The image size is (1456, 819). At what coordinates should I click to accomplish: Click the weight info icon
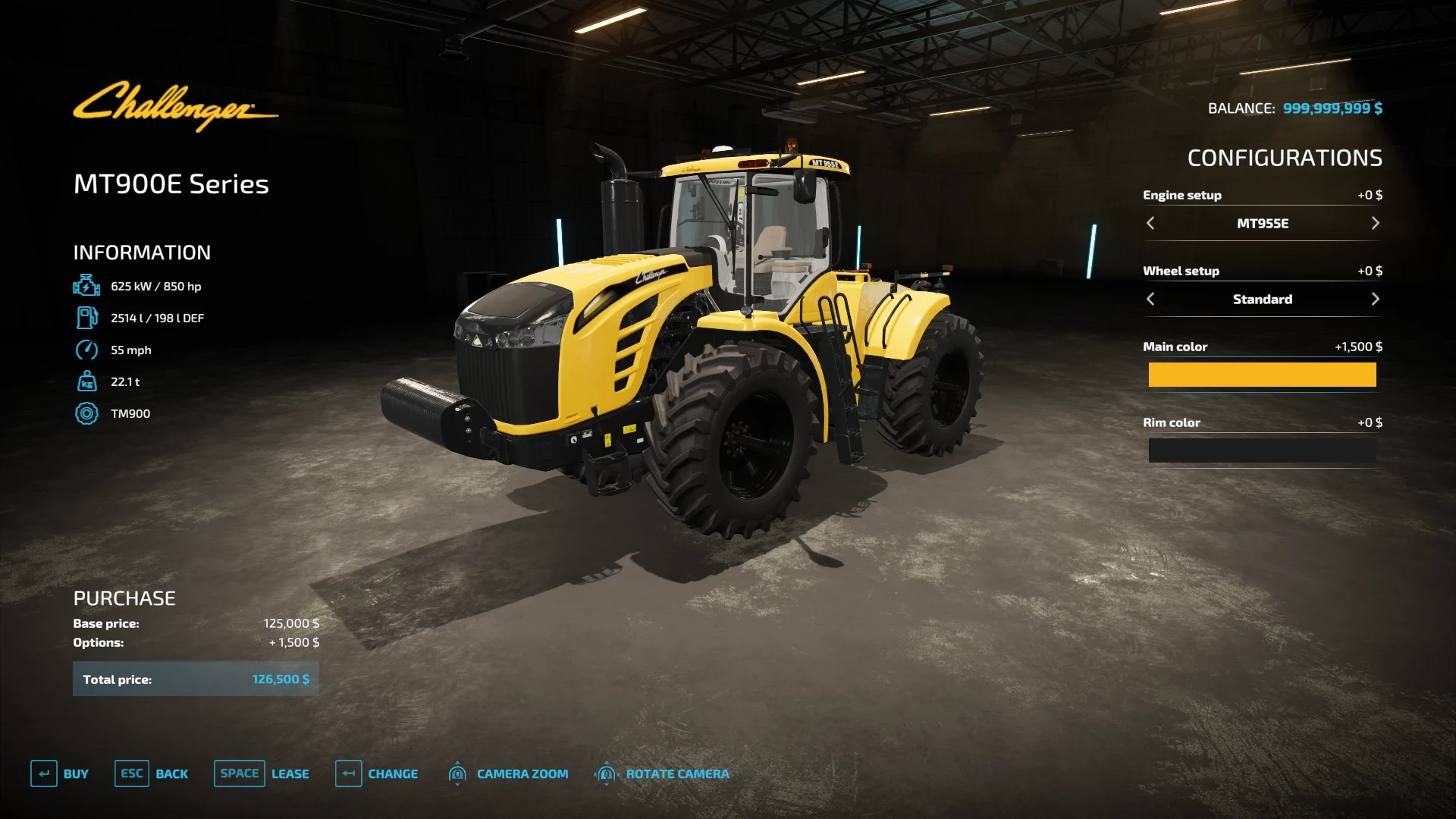(87, 381)
